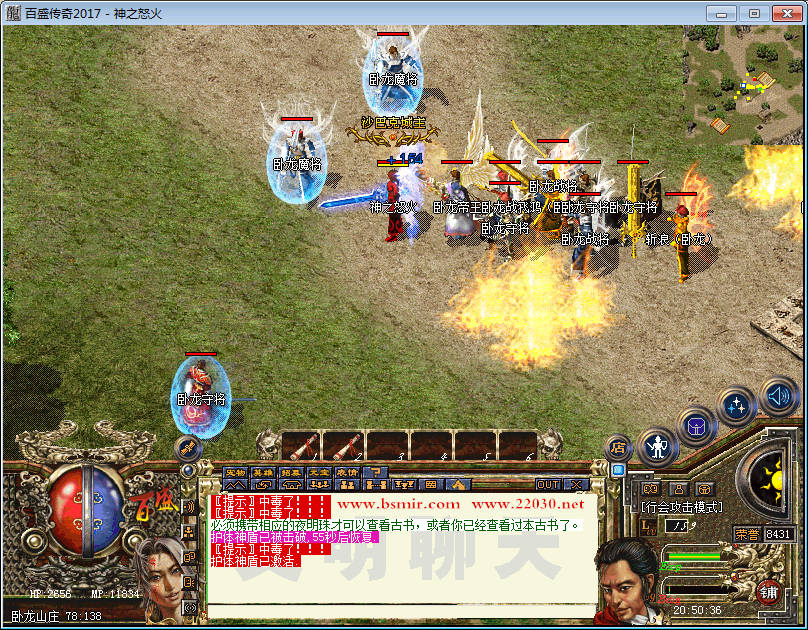Click the satellite round icon beside hotbar
The width and height of the screenshot is (808, 630).
tap(188, 447)
